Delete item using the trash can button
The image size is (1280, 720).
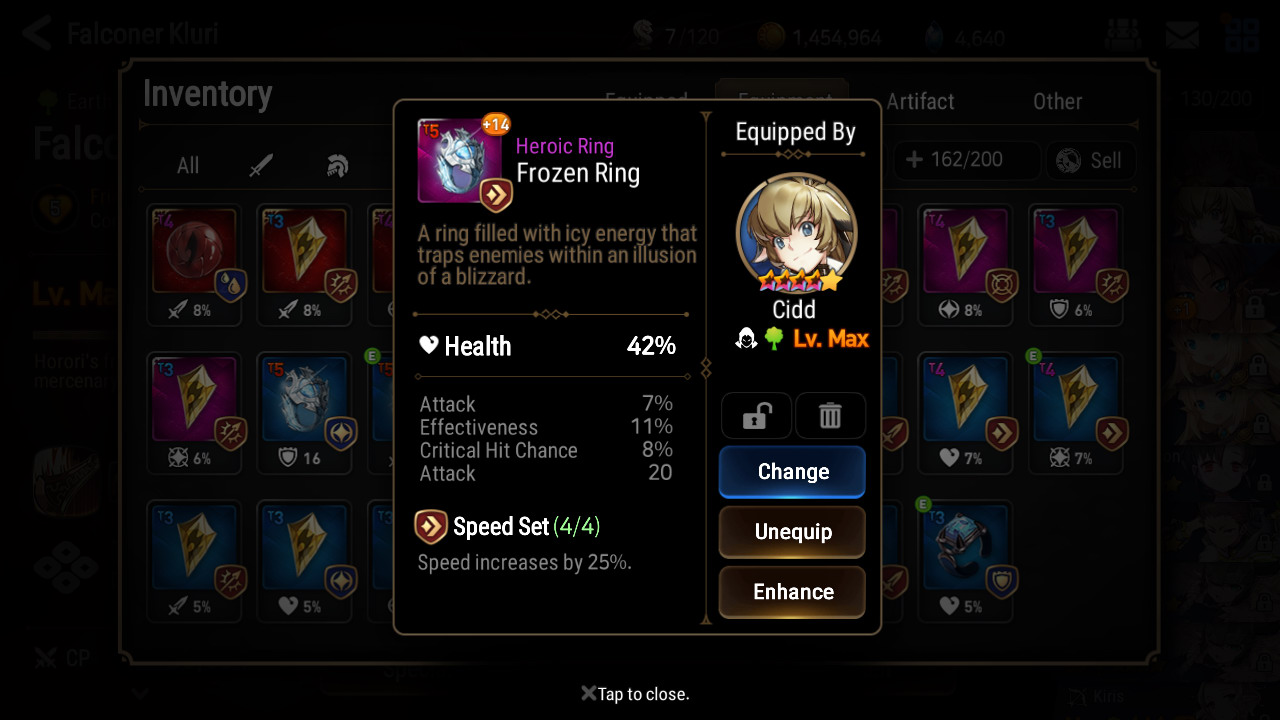pyautogui.click(x=830, y=416)
